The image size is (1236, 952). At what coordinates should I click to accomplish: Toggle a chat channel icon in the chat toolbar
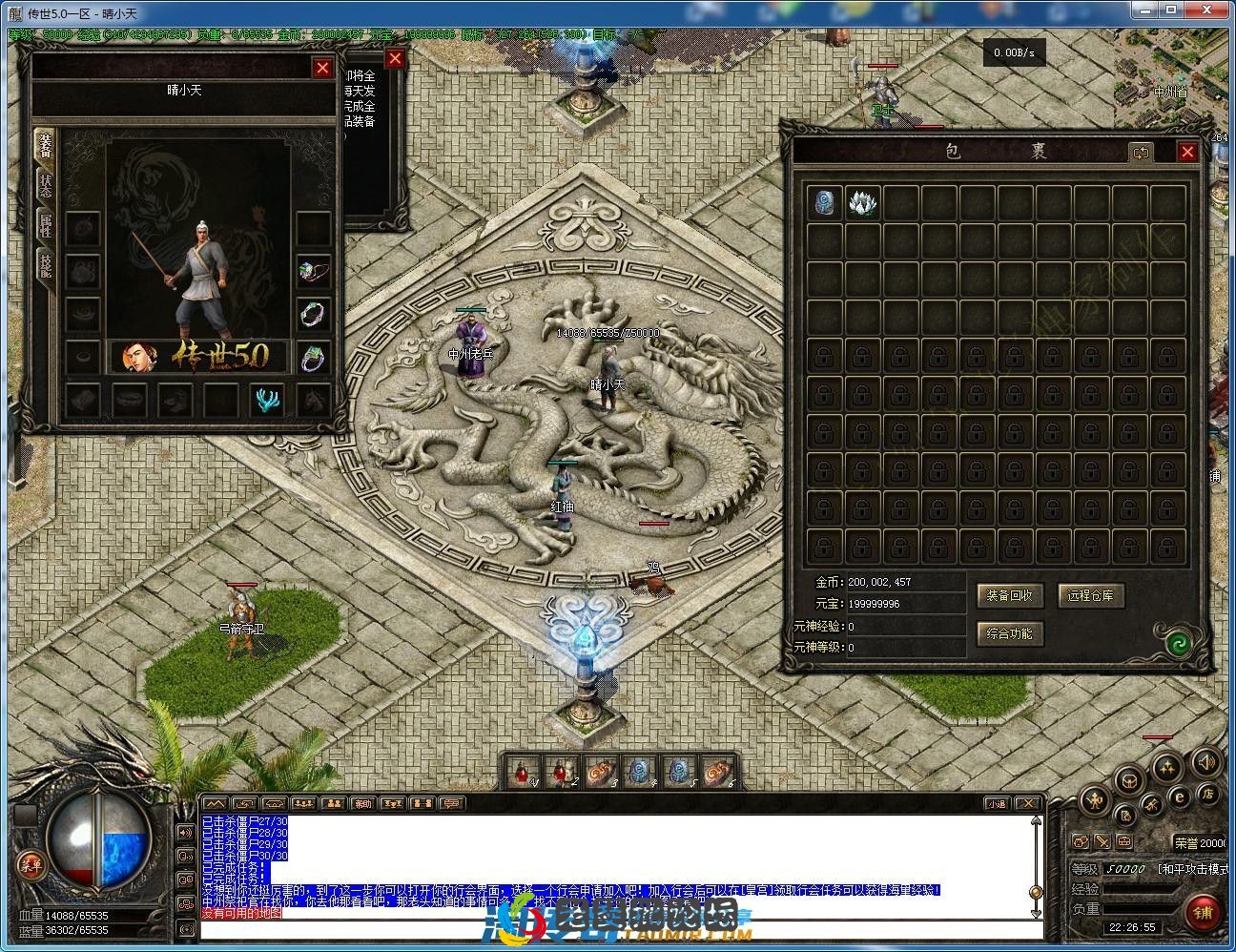(450, 803)
